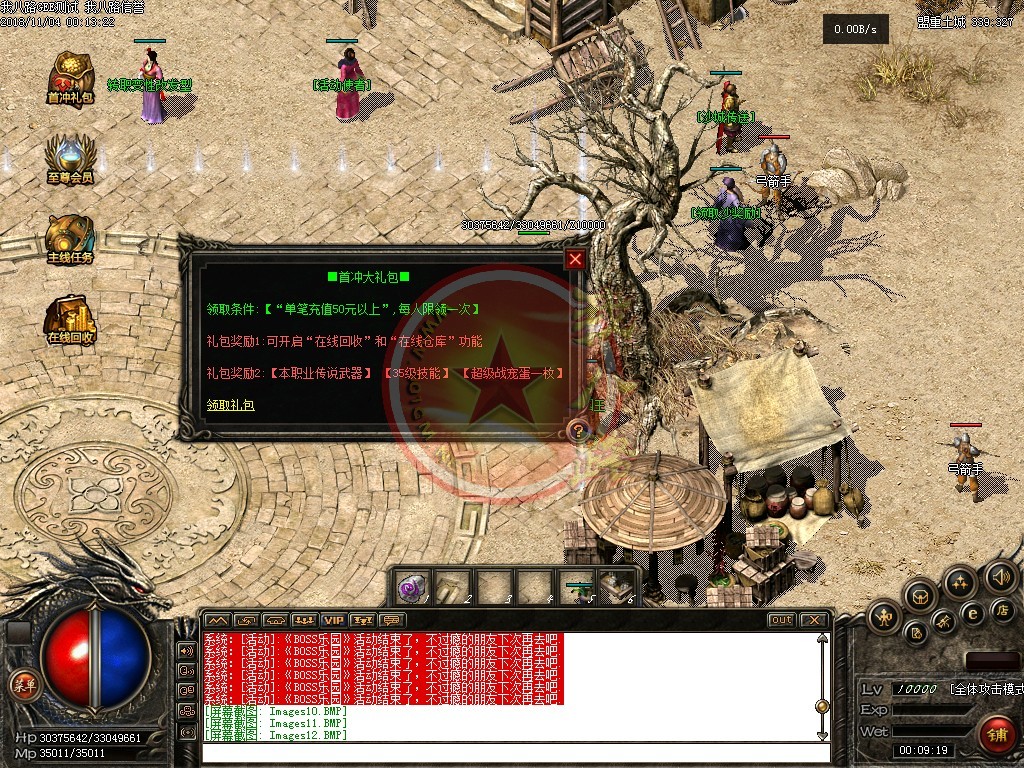Click the round 'e' button

coord(971,613)
